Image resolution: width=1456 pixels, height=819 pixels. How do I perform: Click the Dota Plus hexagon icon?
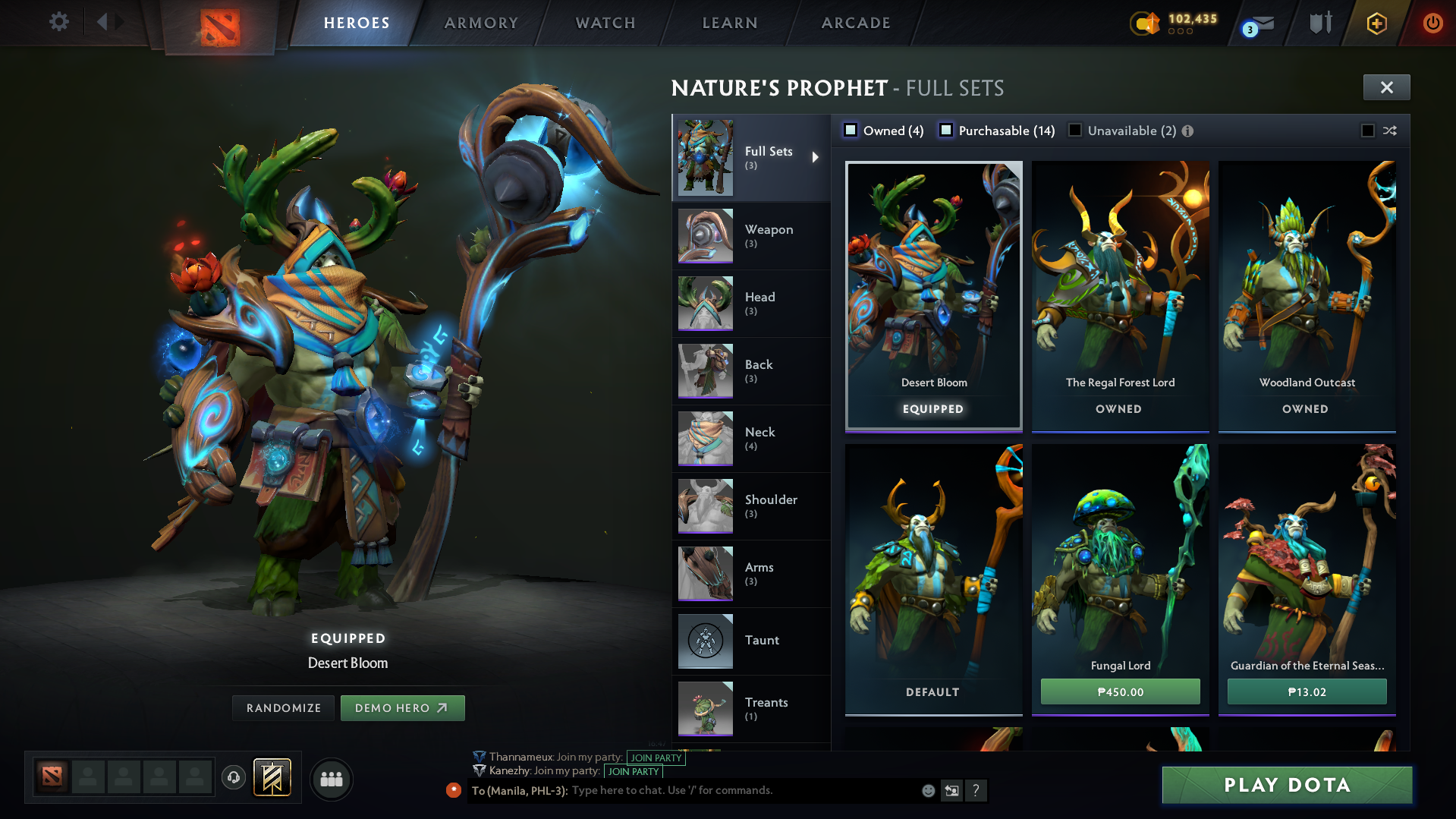coord(1376,23)
